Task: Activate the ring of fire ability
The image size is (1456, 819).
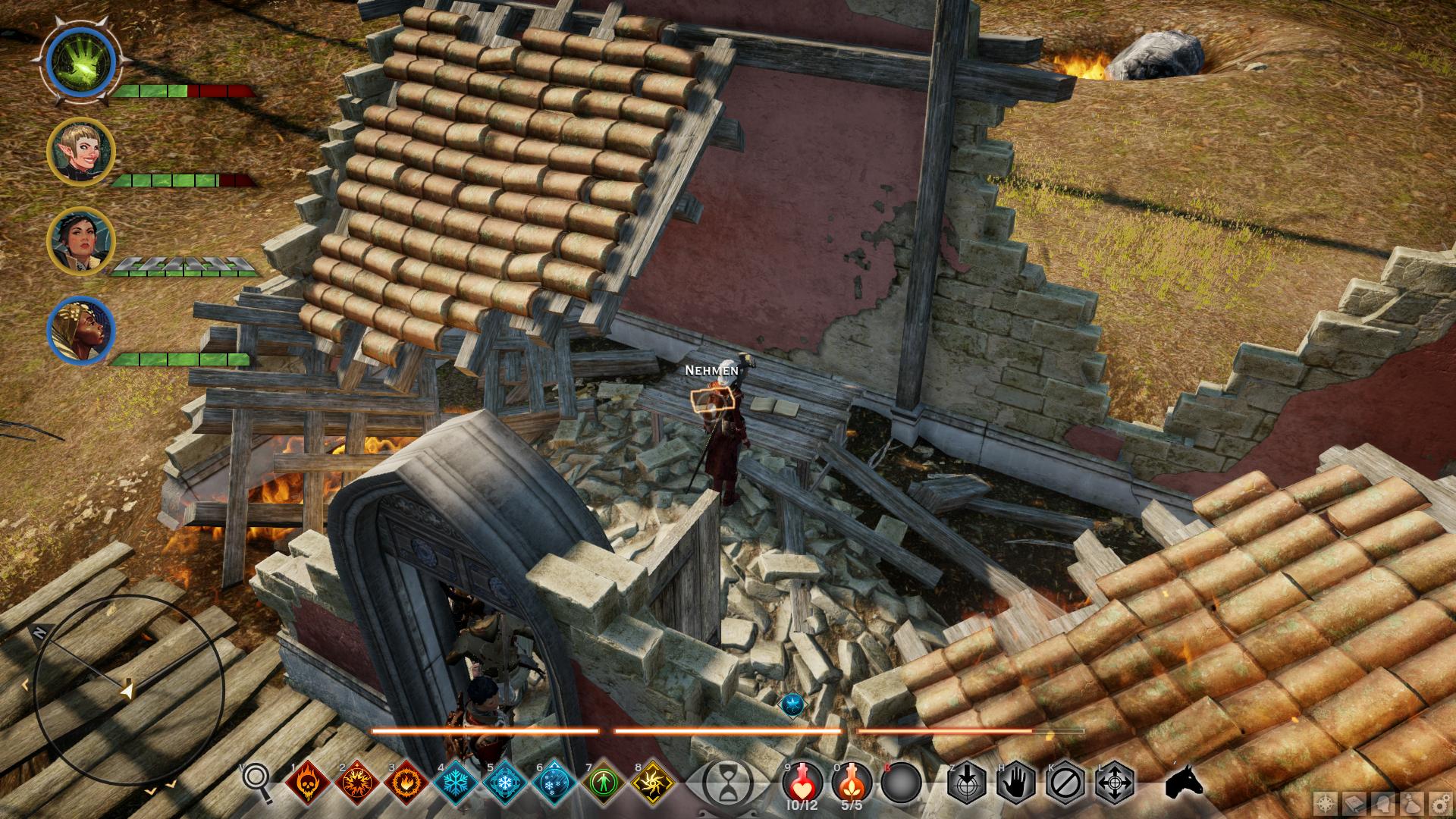Action: point(406,782)
